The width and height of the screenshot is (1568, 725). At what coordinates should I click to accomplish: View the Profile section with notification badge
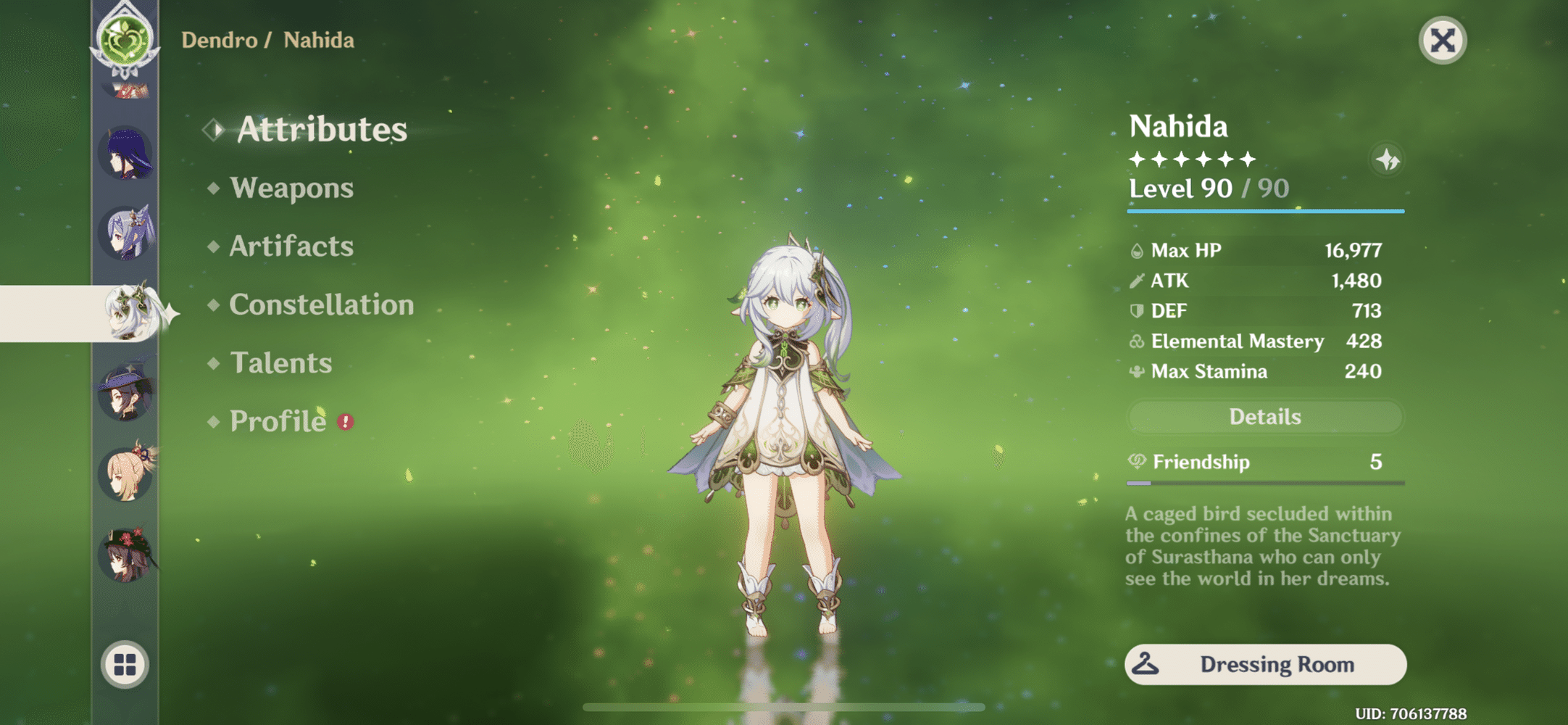point(277,420)
